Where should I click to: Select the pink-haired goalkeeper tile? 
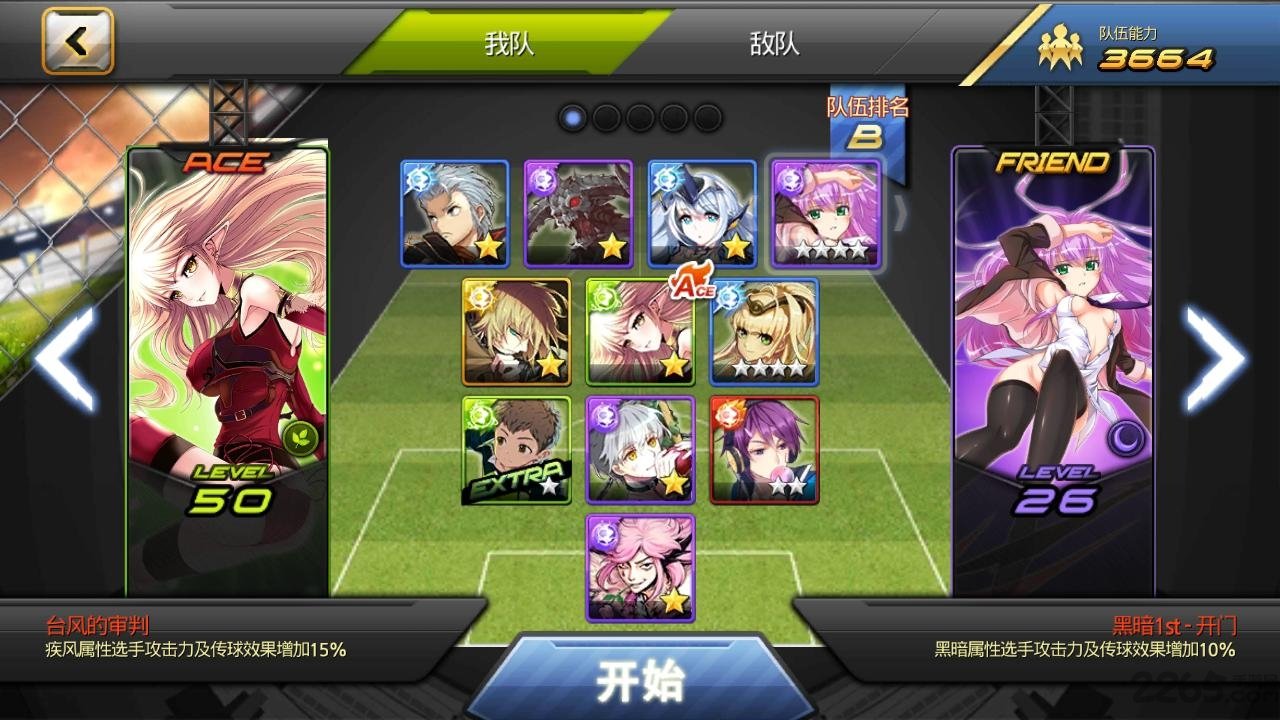[x=640, y=568]
